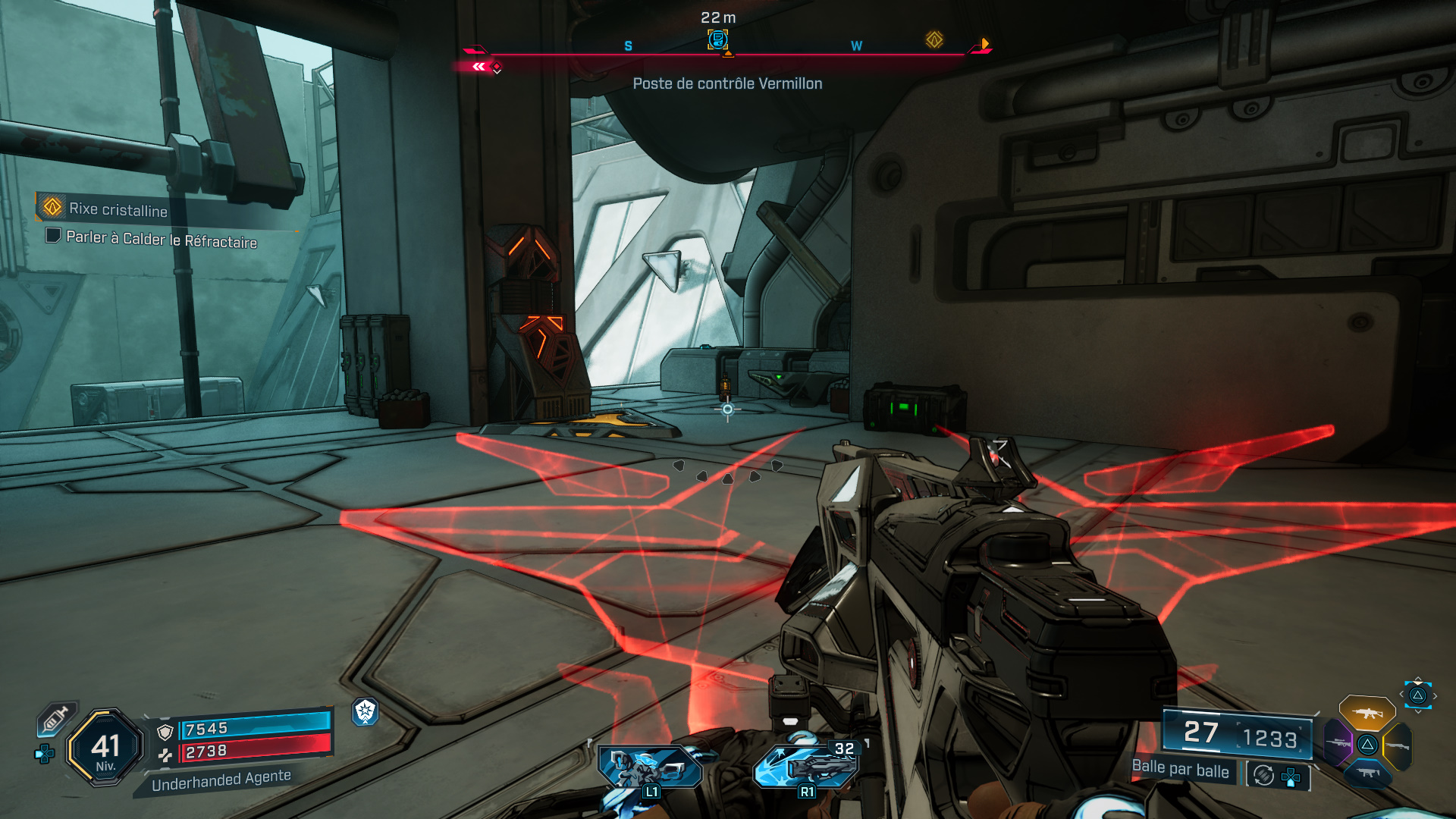Select the yellow shotgun slot on the weapon wheel
This screenshot has height=819, width=1456.
click(x=1398, y=745)
